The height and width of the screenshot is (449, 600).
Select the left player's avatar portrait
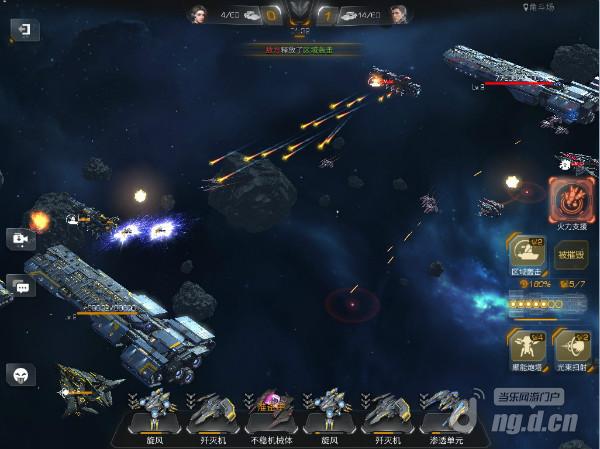198,14
